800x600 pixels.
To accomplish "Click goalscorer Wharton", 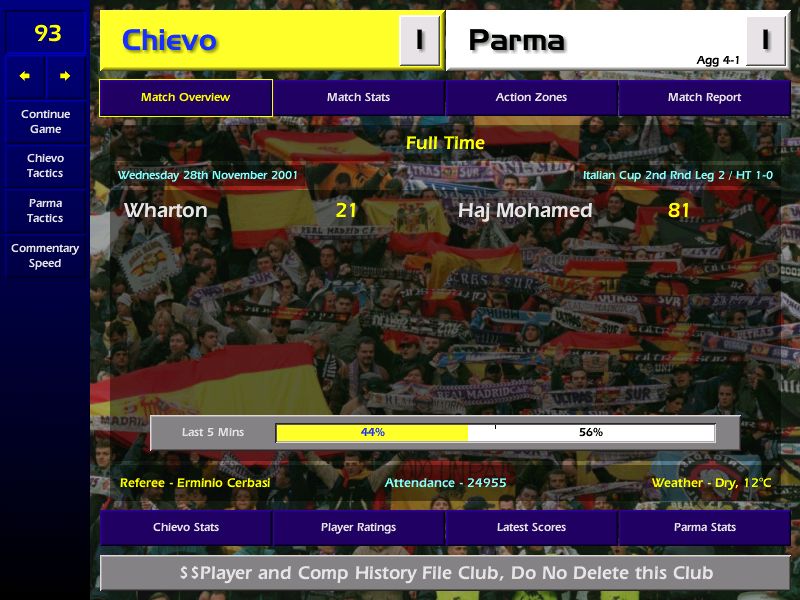I will (166, 211).
